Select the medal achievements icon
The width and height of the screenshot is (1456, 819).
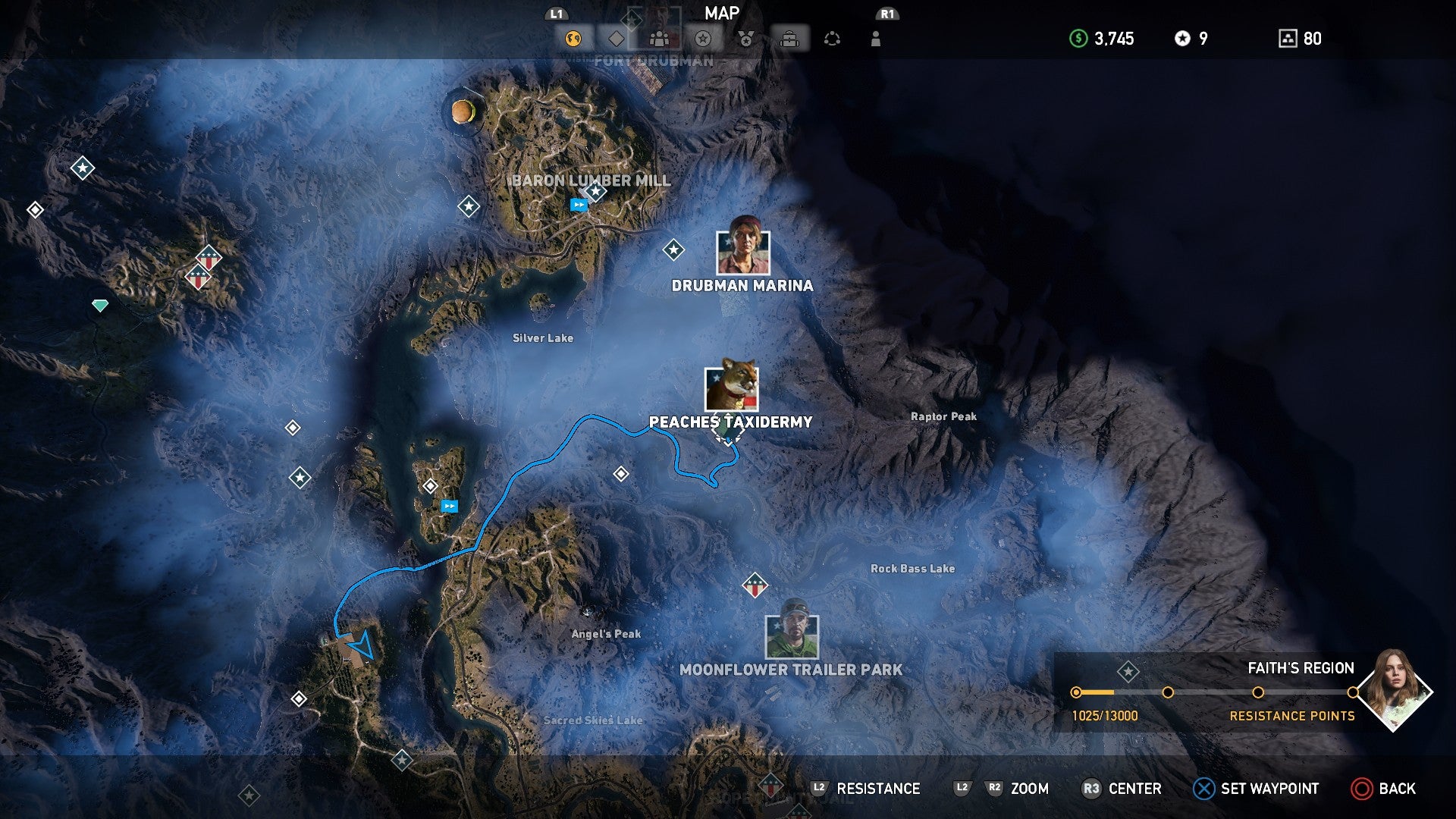tap(747, 38)
